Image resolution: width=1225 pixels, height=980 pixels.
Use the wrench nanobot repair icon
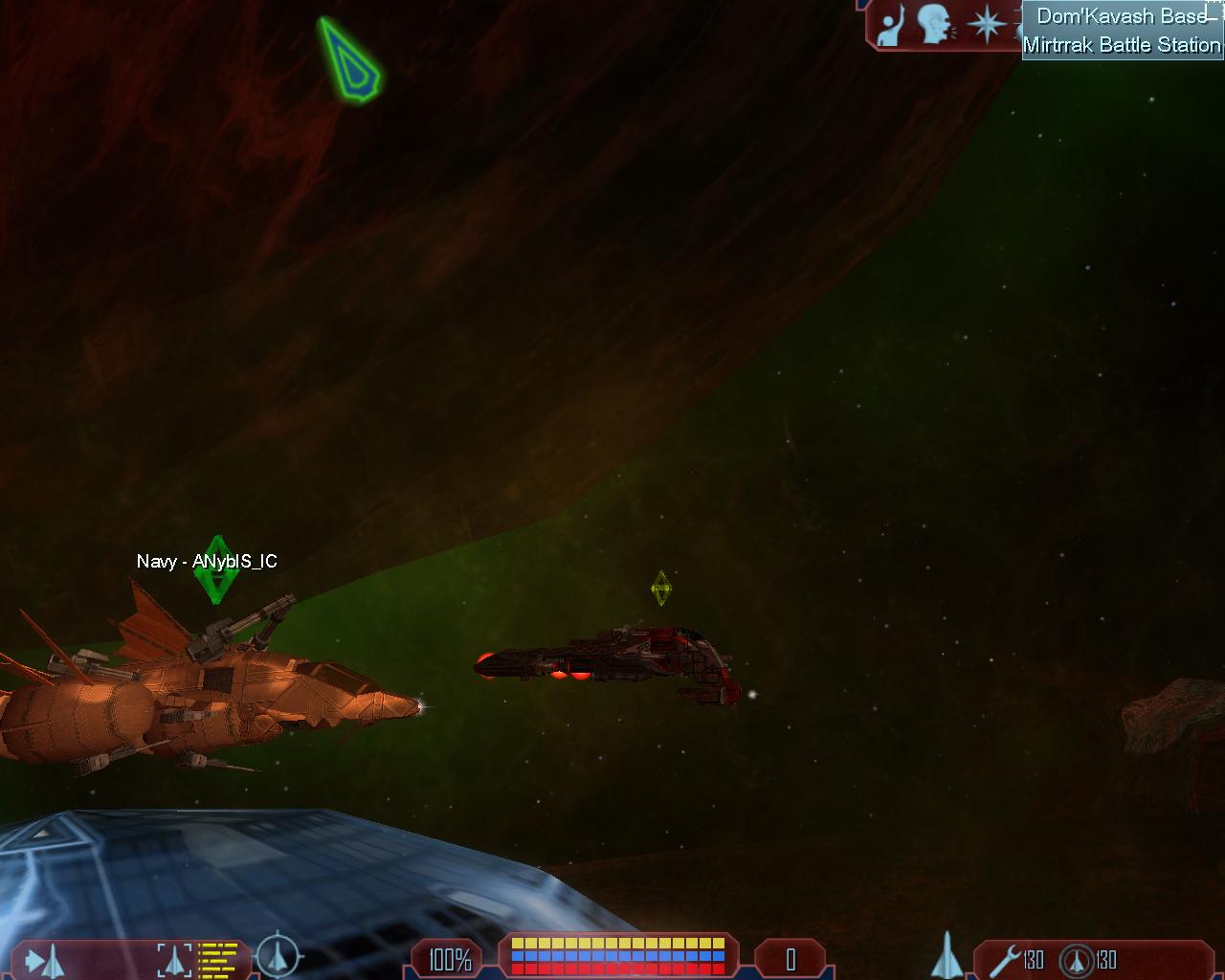click(1003, 959)
